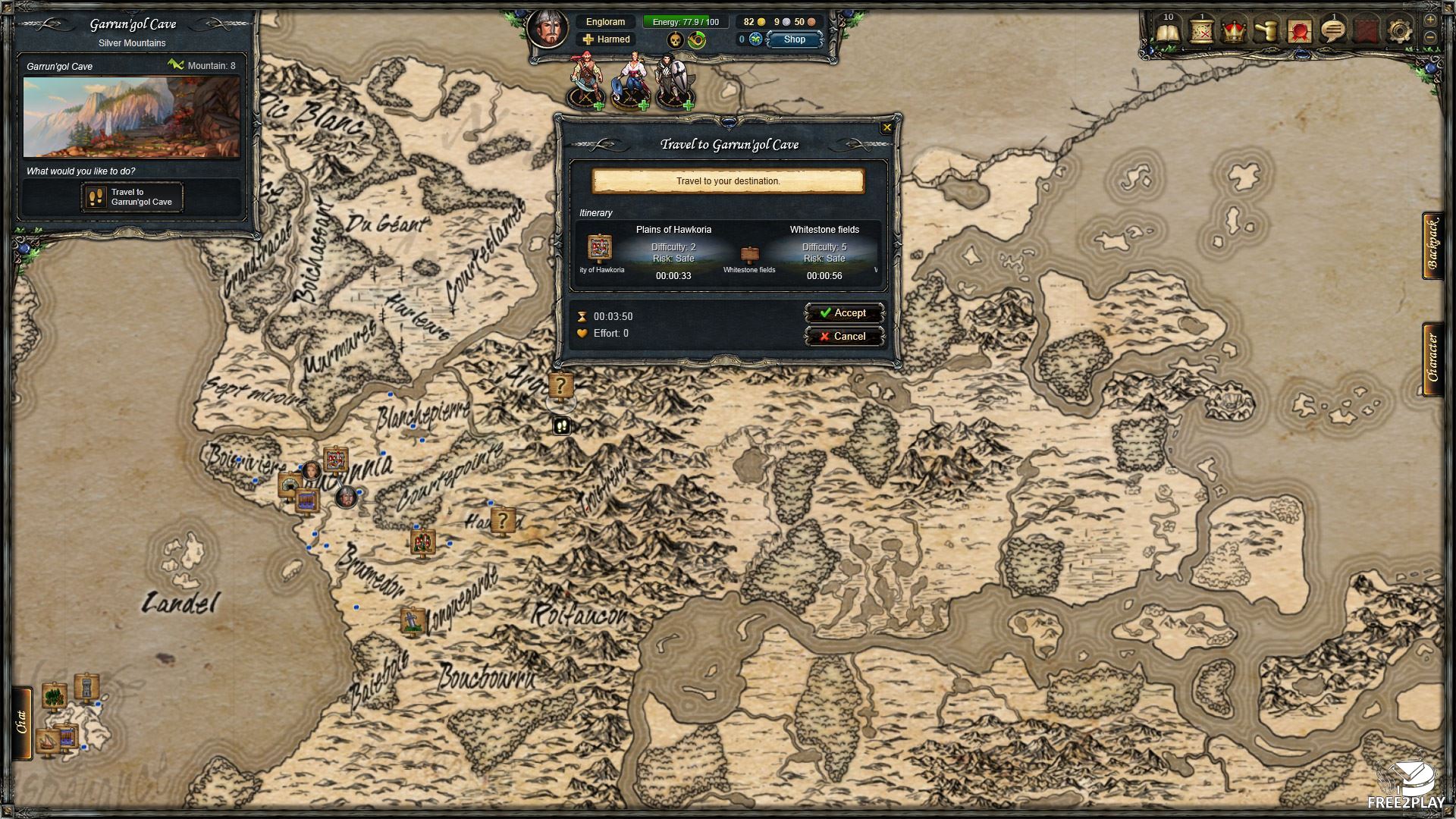Open the Shop
This screenshot has width=1456, height=819.
794,39
